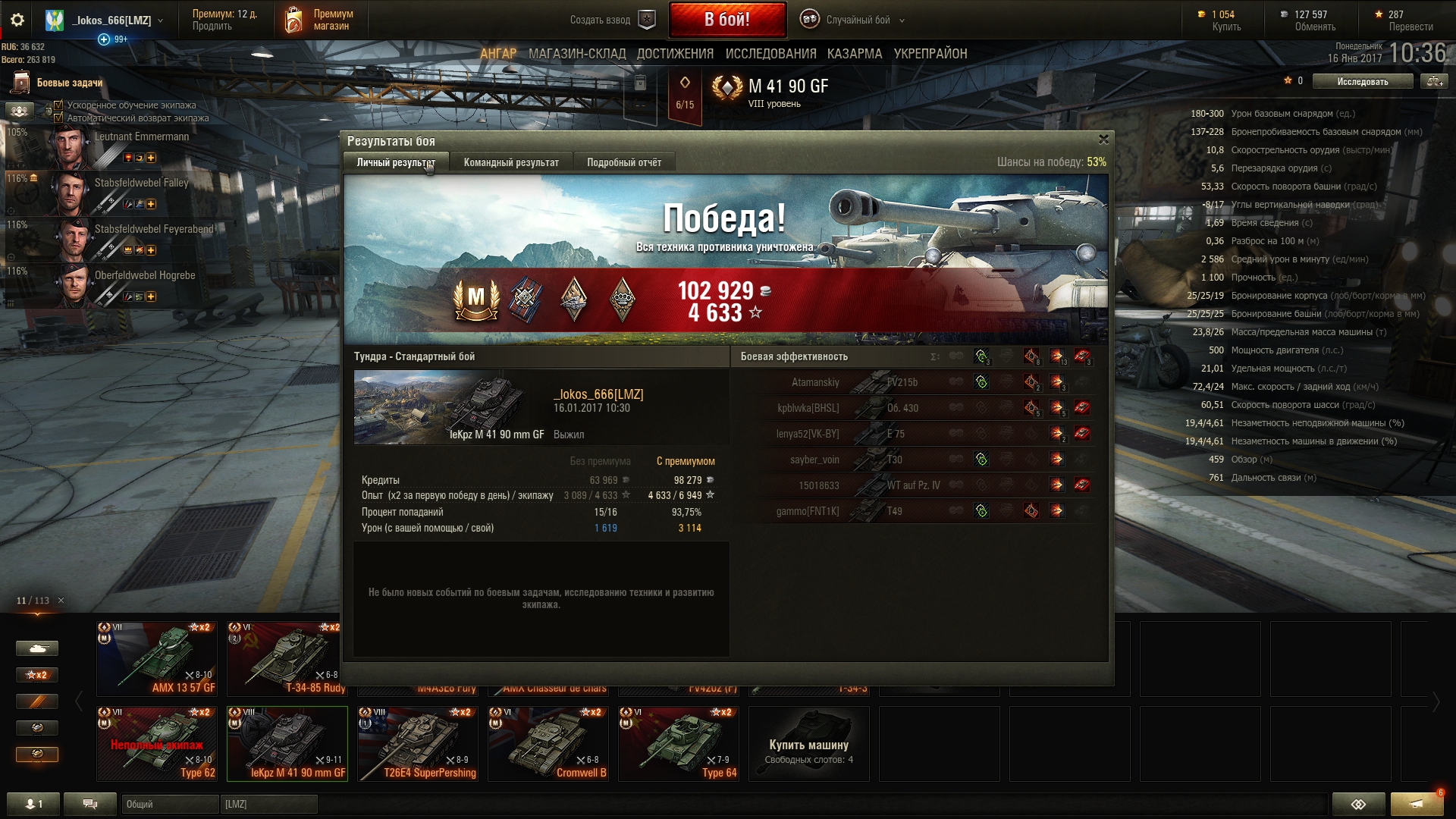Click the Исследовать research button

tap(1362, 81)
